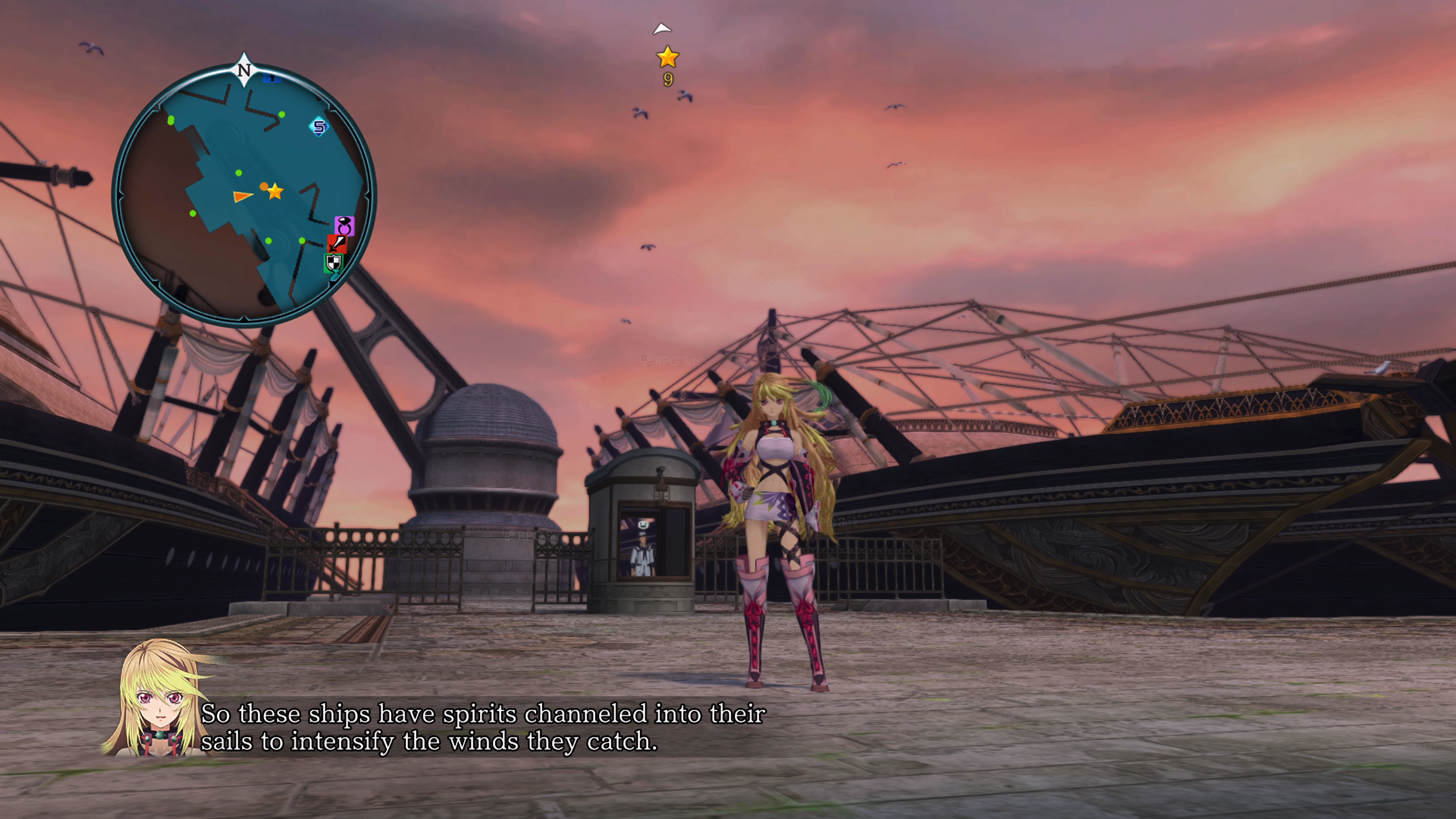Select the gold star marker on minimap
1456x819 pixels.
click(x=275, y=191)
